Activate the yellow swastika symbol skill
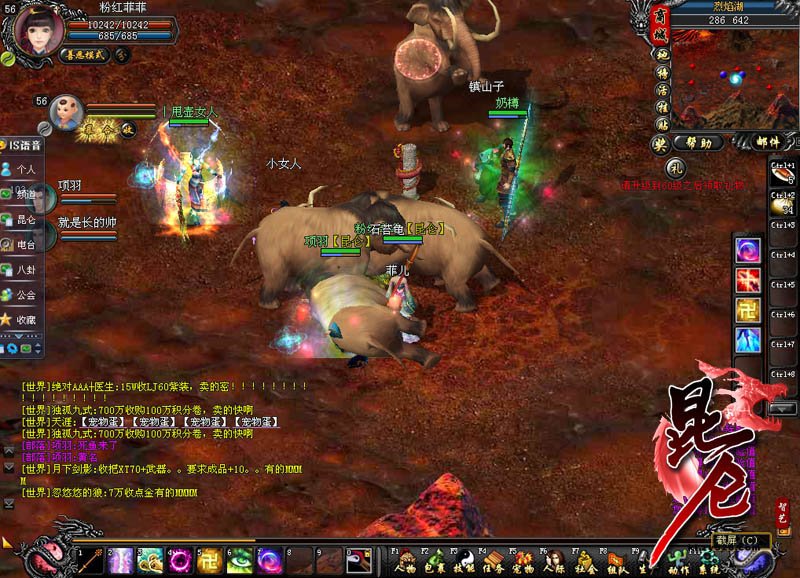Image resolution: width=800 pixels, height=578 pixels. point(212,561)
